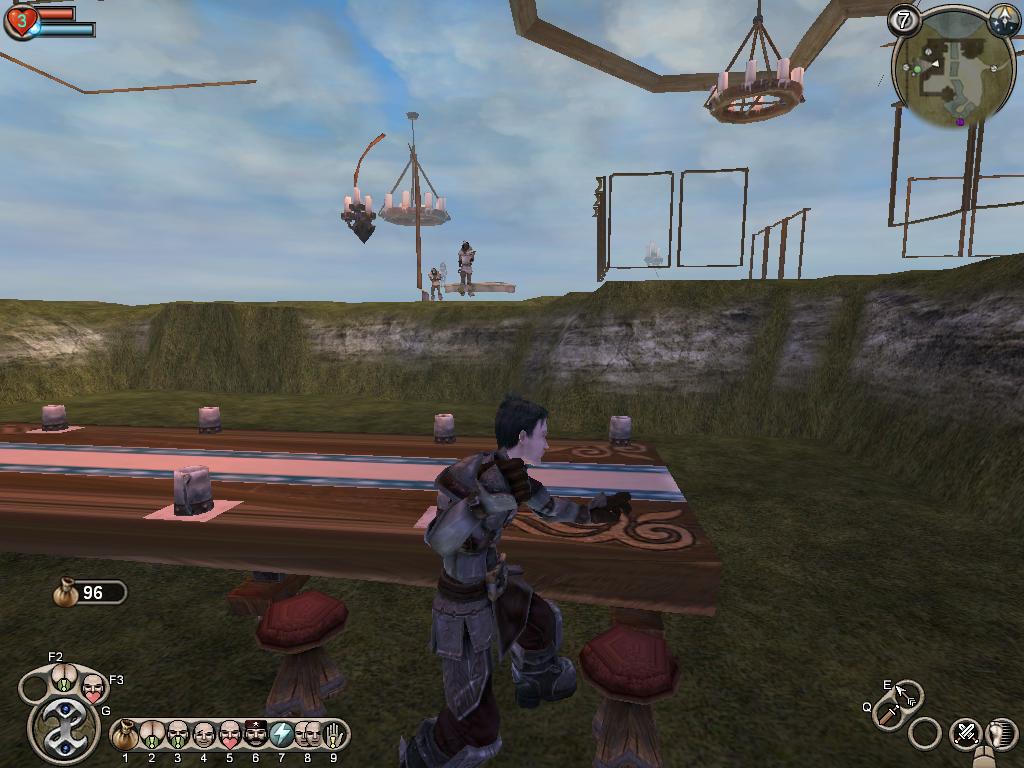The width and height of the screenshot is (1024, 768).
Task: Click the purple marker on the minimap
Action: (x=960, y=122)
